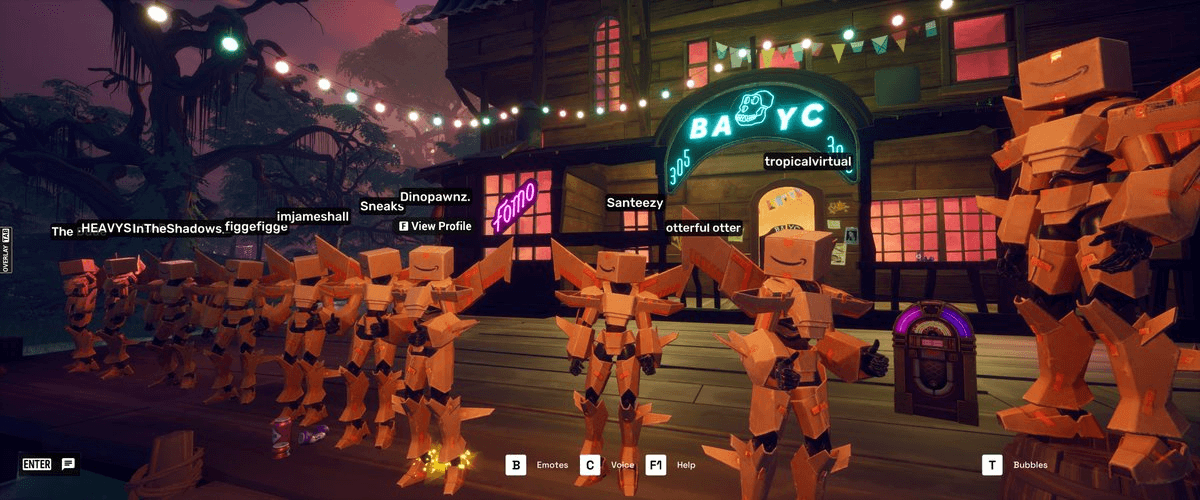Viewport: 1200px width, 500px height.
Task: Select the tropicalvirtual player name tag
Action: tap(807, 161)
